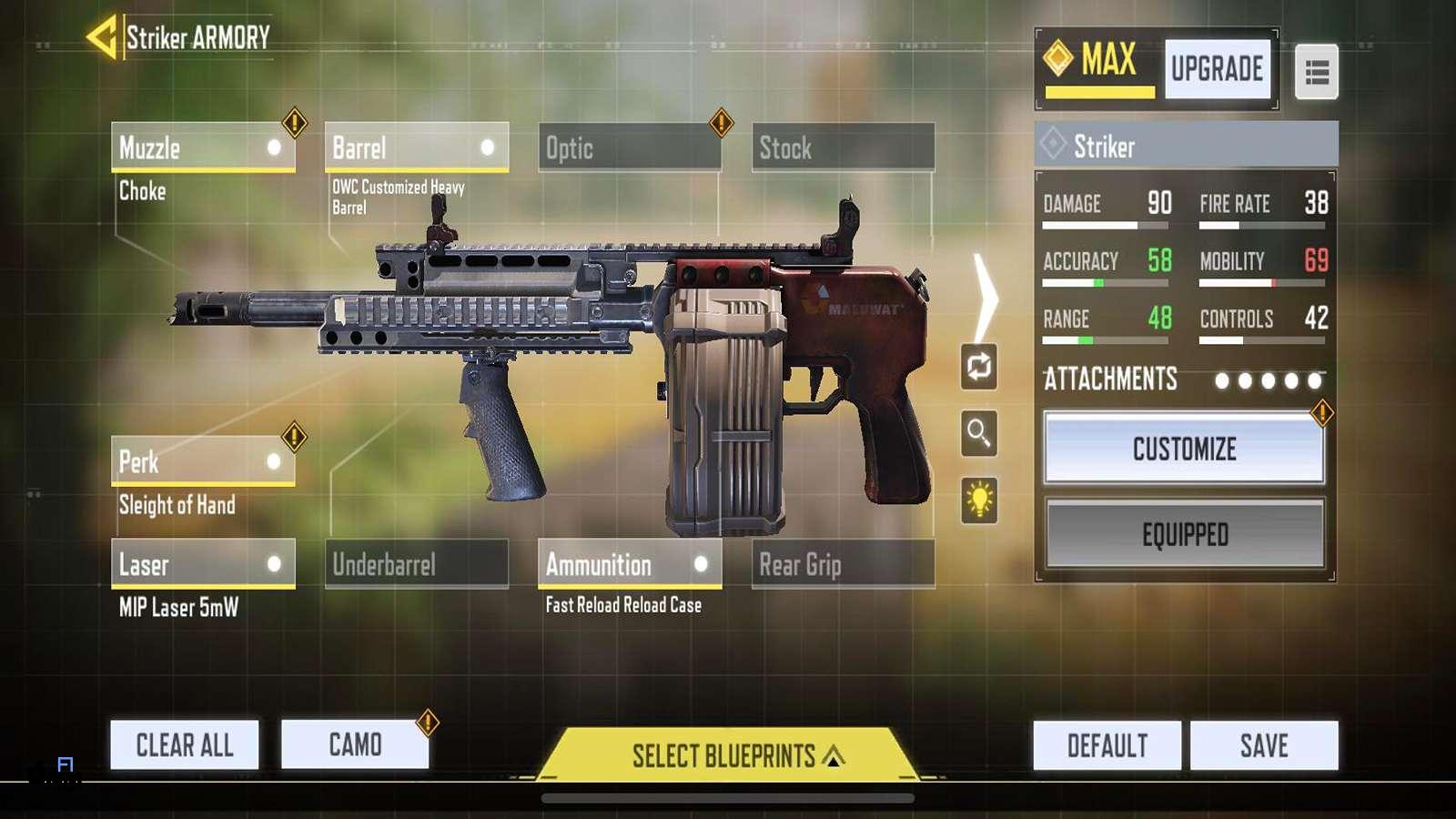1456x819 pixels.
Task: Select the Perk slot with Sleight of Hand
Action: coord(203,461)
